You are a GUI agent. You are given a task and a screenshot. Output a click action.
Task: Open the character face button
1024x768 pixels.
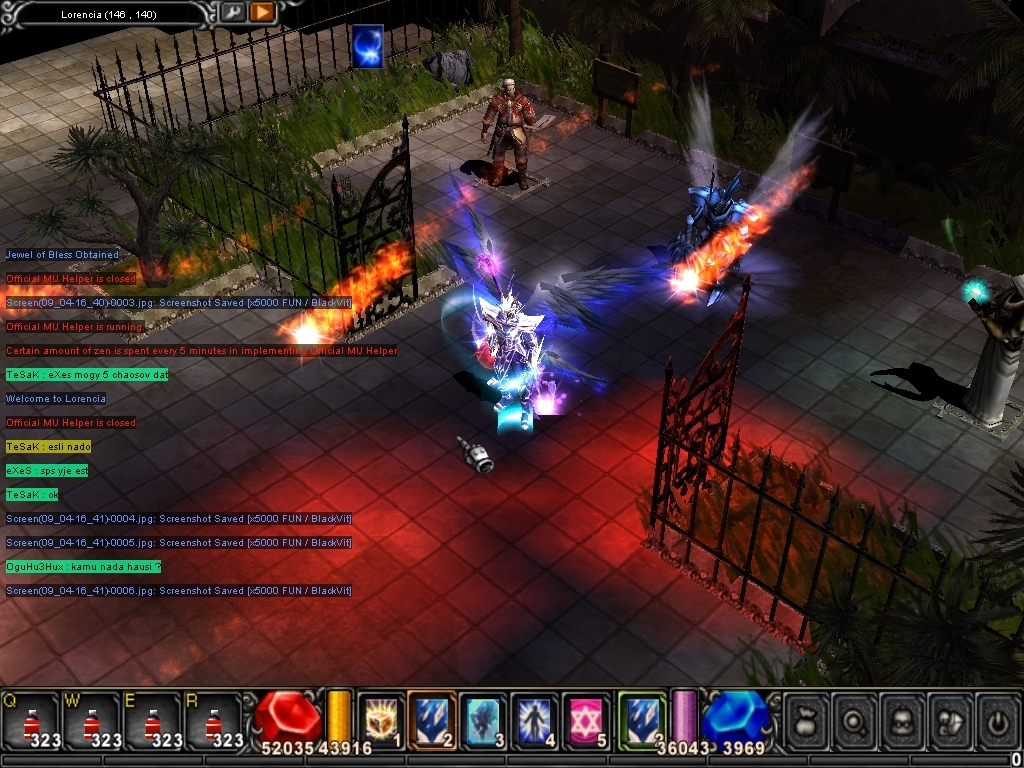903,720
